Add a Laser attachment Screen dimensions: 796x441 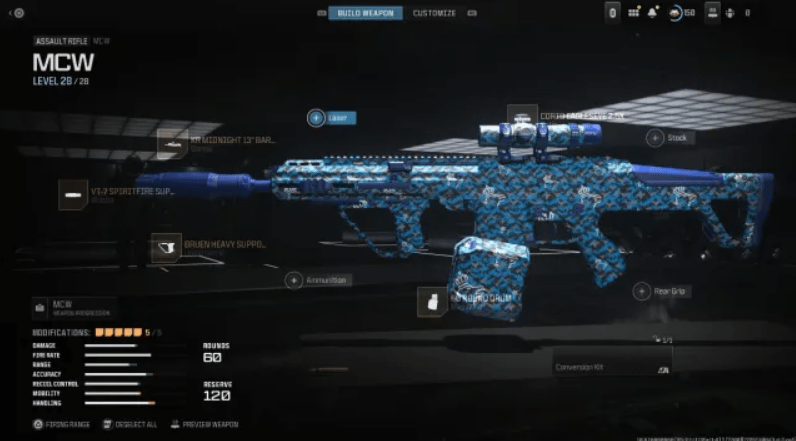(x=316, y=117)
